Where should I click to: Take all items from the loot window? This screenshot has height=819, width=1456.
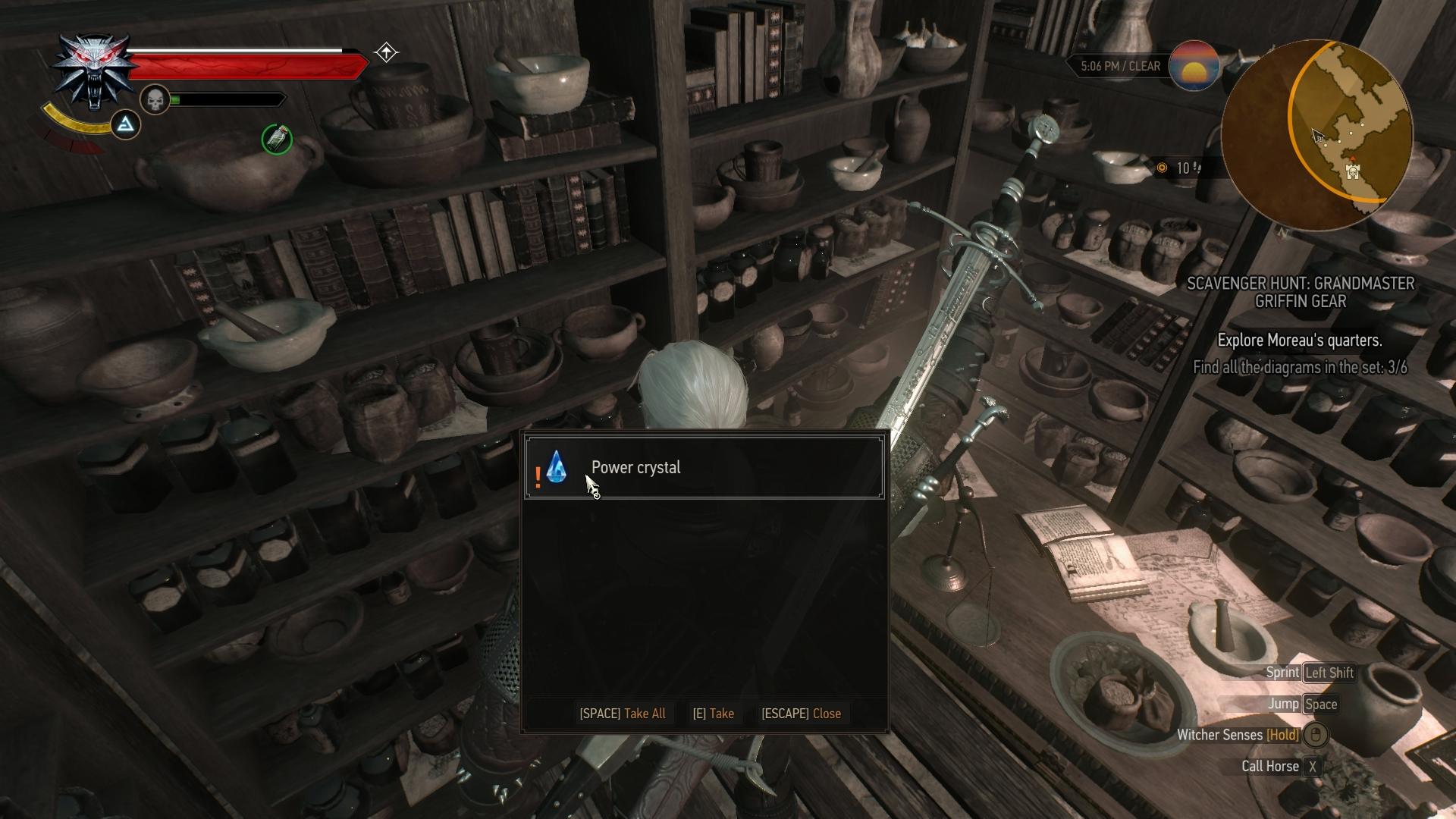[x=623, y=714]
